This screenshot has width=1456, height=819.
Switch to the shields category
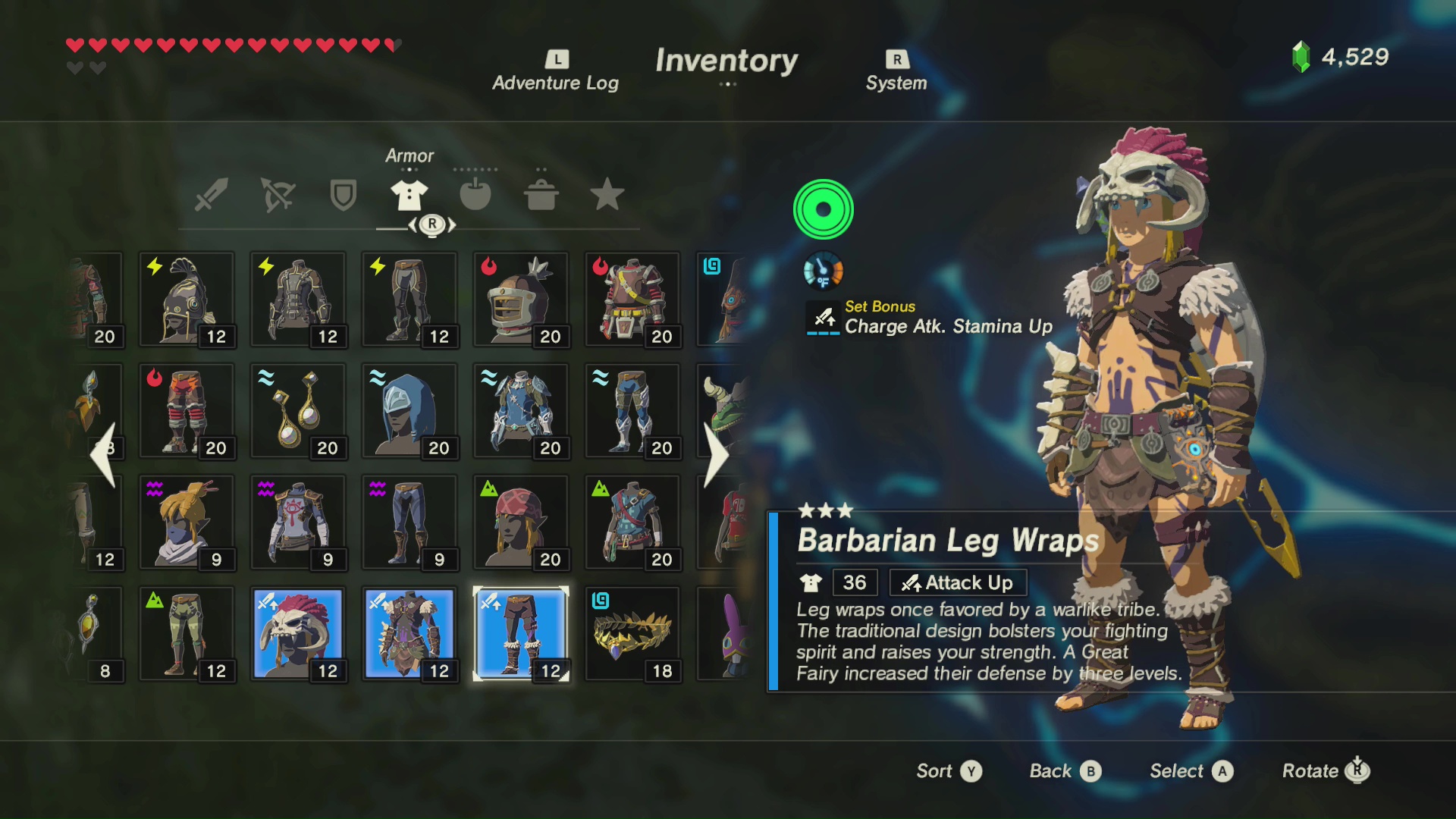pos(344,195)
